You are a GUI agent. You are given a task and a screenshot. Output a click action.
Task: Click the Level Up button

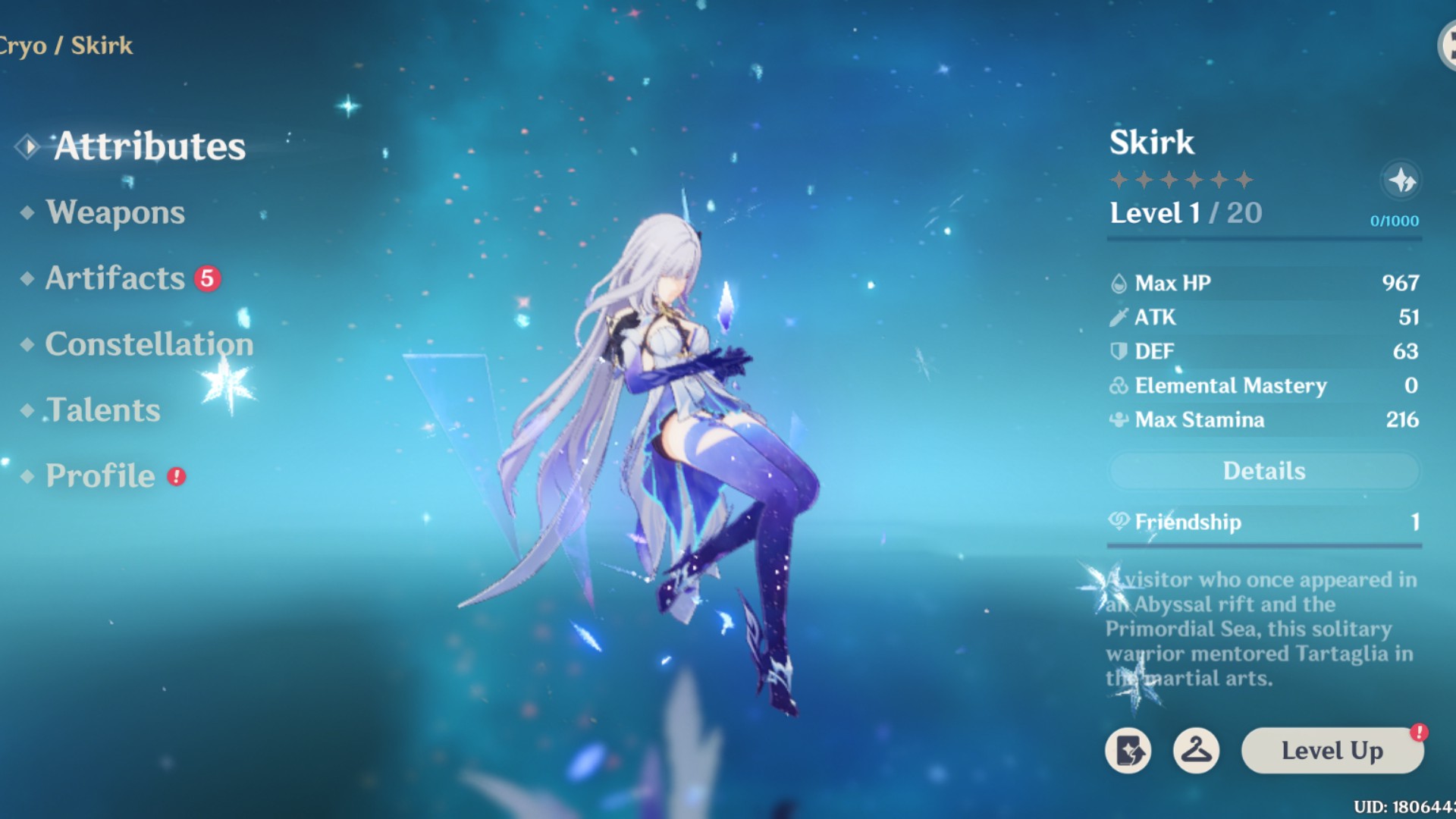pyautogui.click(x=1332, y=751)
